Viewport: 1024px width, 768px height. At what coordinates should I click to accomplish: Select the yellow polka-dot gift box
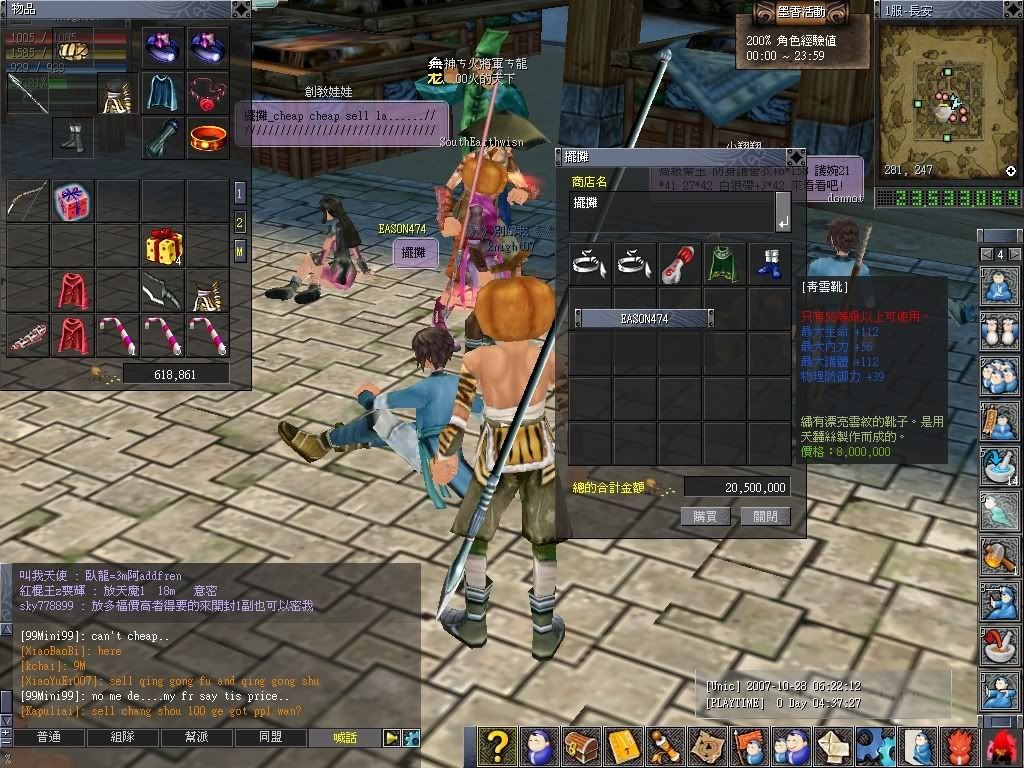click(x=163, y=245)
